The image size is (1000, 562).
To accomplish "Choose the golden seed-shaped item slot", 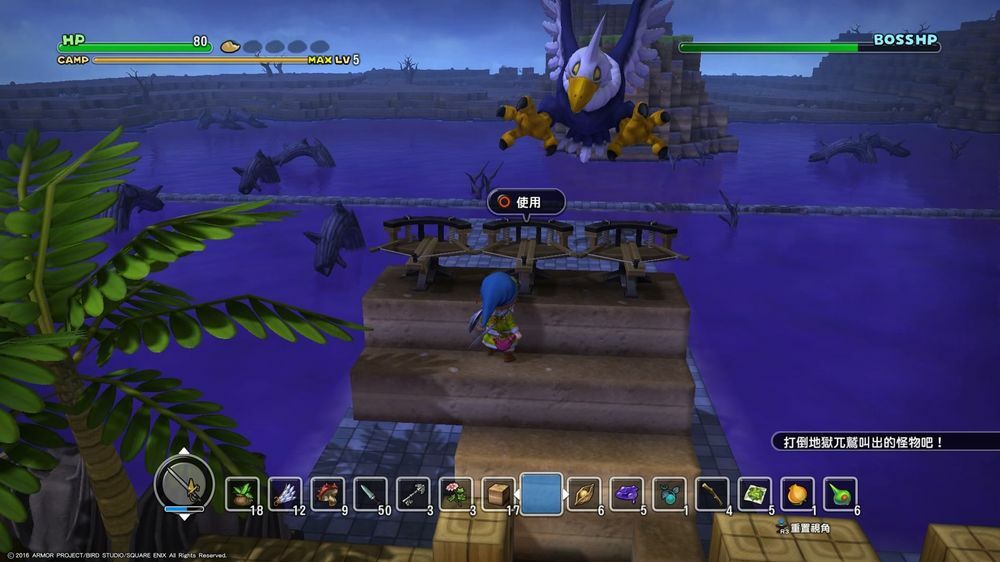I will coord(584,493).
